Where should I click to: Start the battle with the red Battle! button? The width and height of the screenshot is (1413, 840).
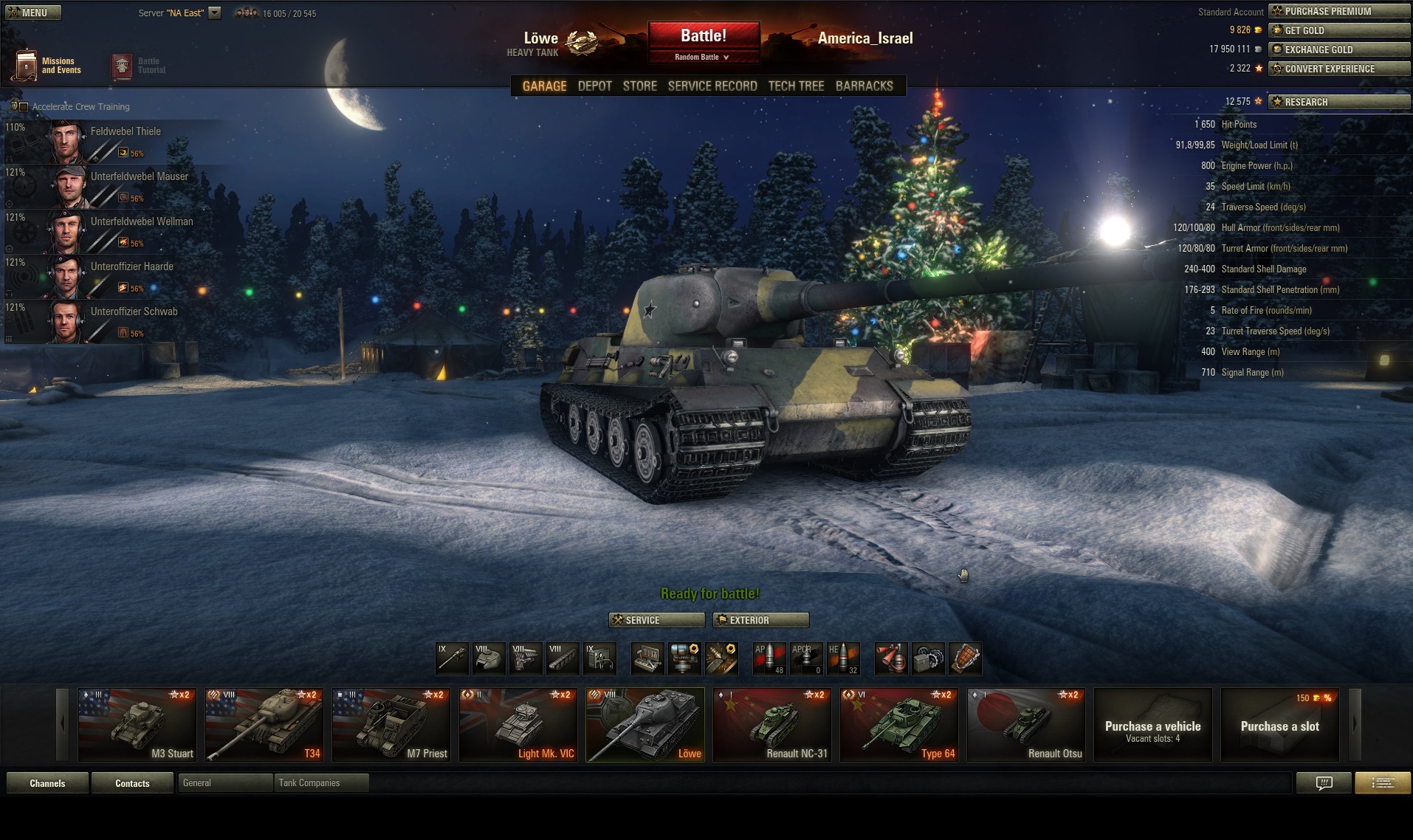click(x=704, y=36)
